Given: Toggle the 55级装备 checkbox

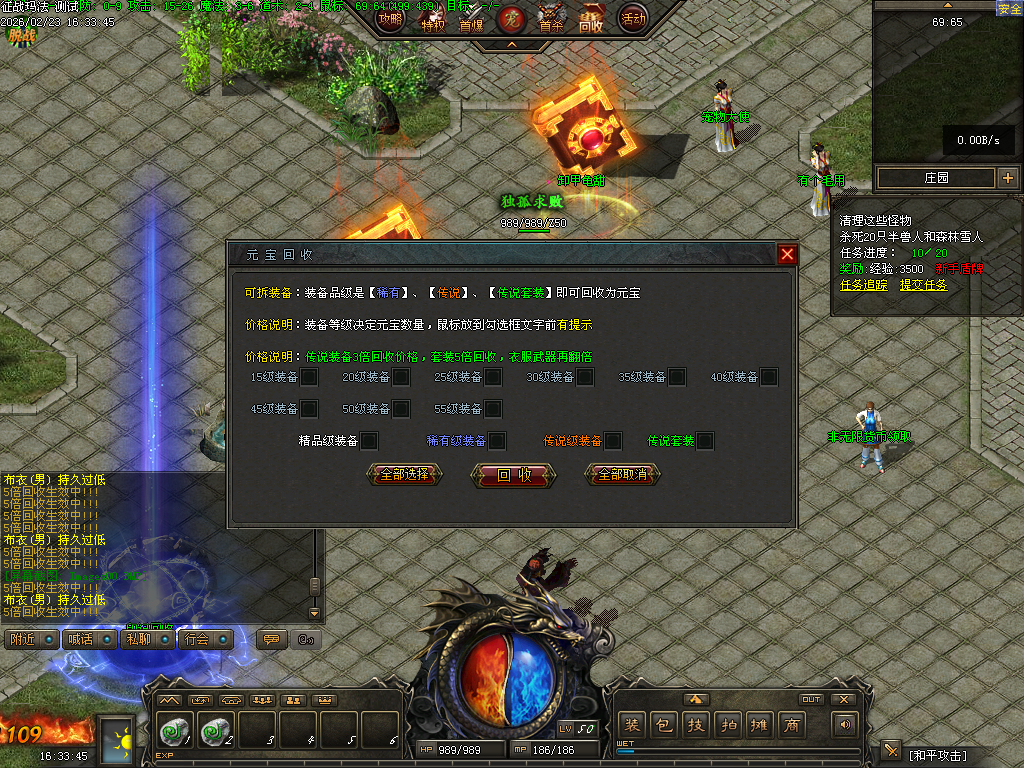Looking at the screenshot, I should (x=493, y=409).
